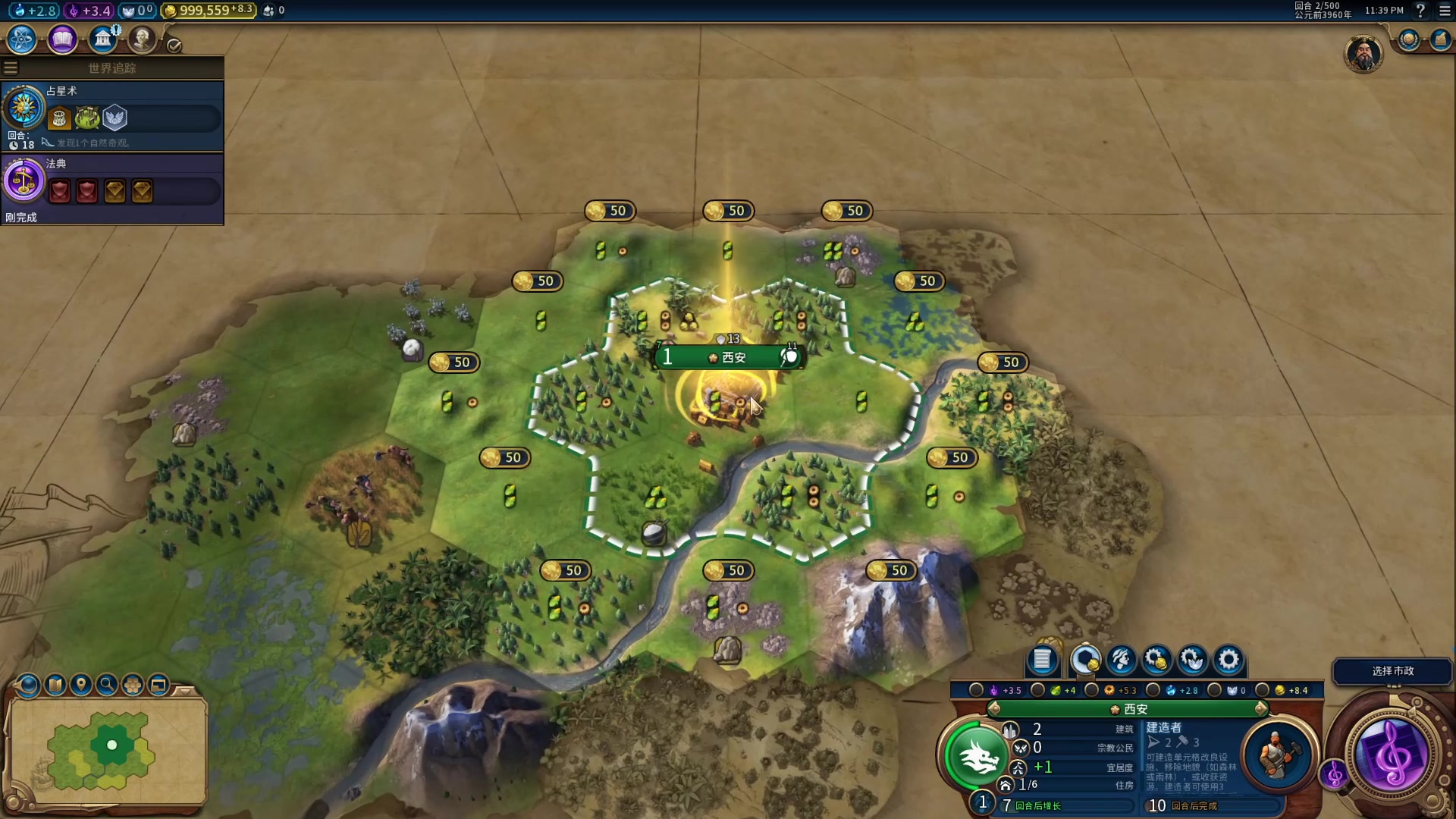This screenshot has height=819, width=1456.
Task: Open the world tracker hamburger menu
Action: point(11,68)
